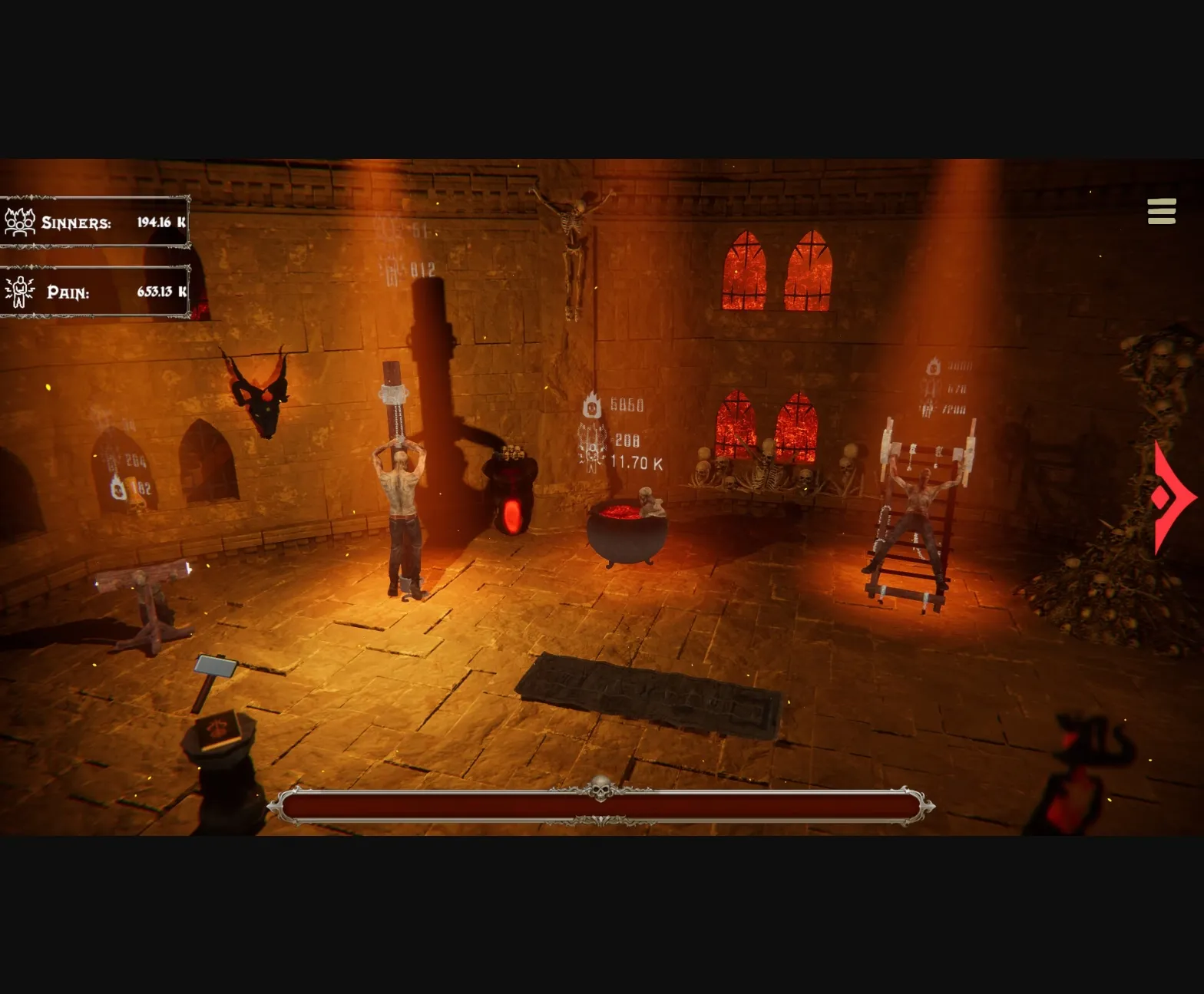The height and width of the screenshot is (994, 1204).
Task: Click the red progress bar at the bottom
Action: point(601,807)
